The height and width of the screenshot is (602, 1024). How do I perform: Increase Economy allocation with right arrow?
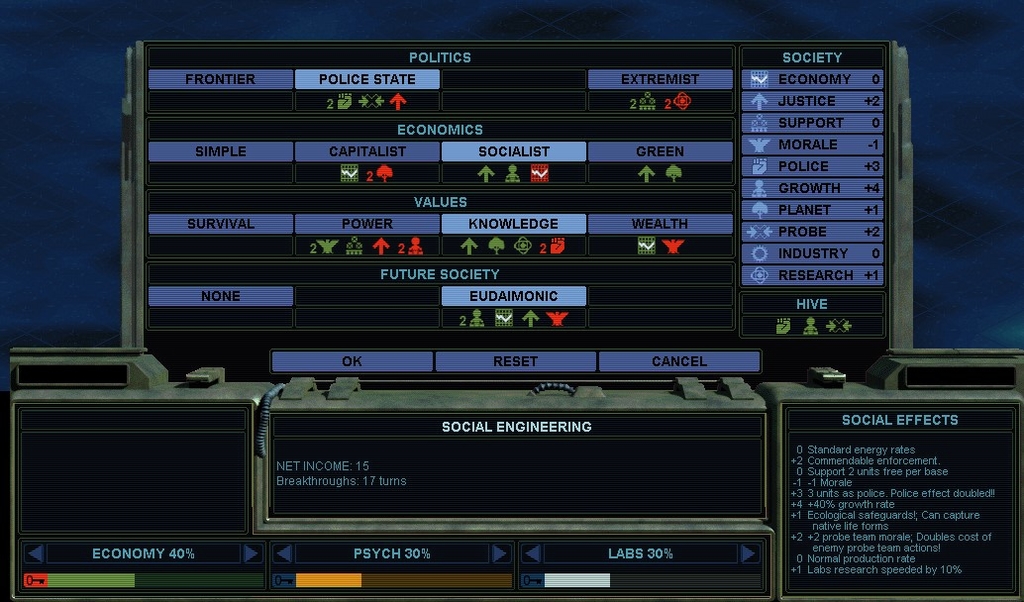click(252, 554)
